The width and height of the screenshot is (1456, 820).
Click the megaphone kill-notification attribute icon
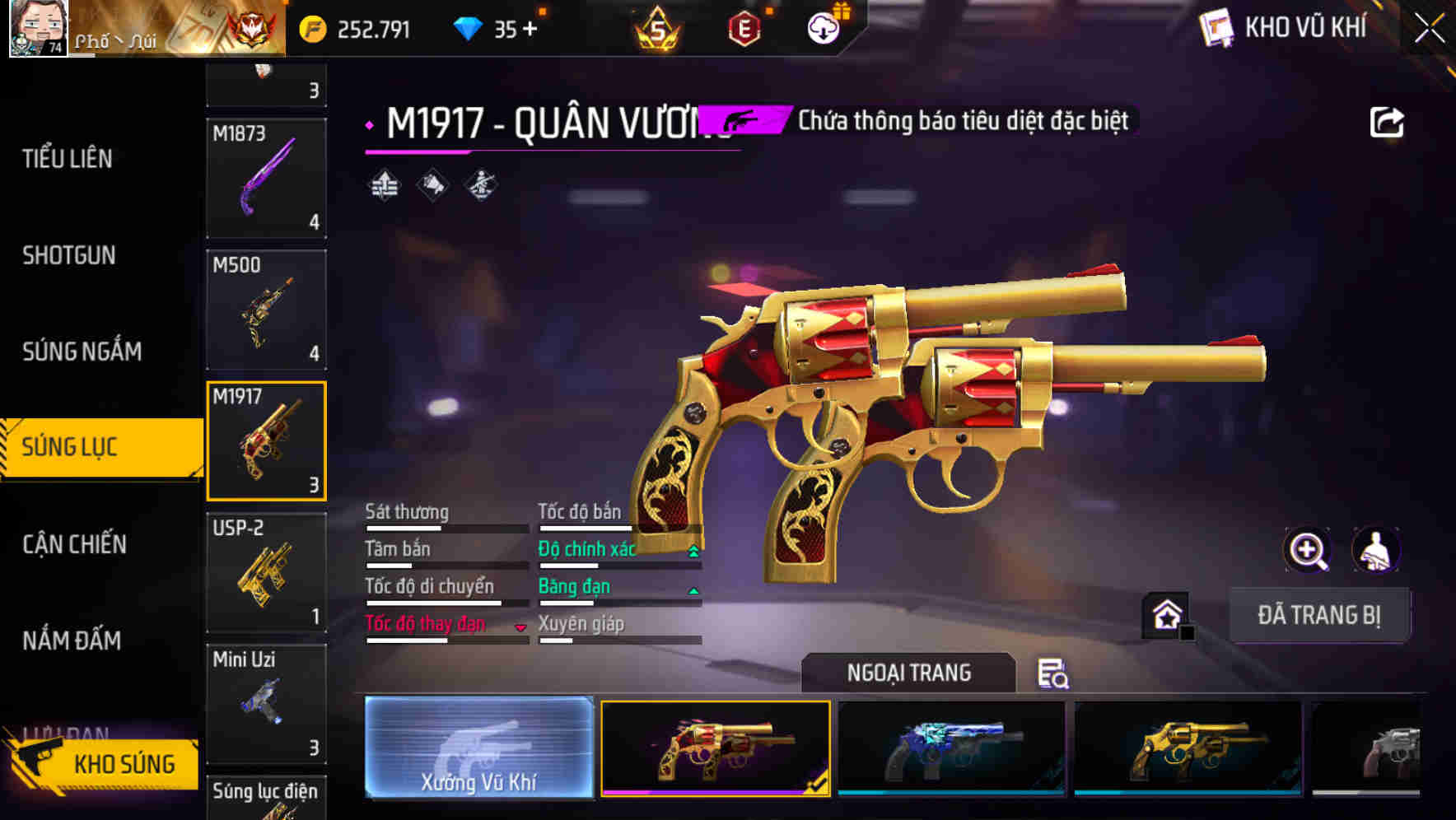pos(432,185)
